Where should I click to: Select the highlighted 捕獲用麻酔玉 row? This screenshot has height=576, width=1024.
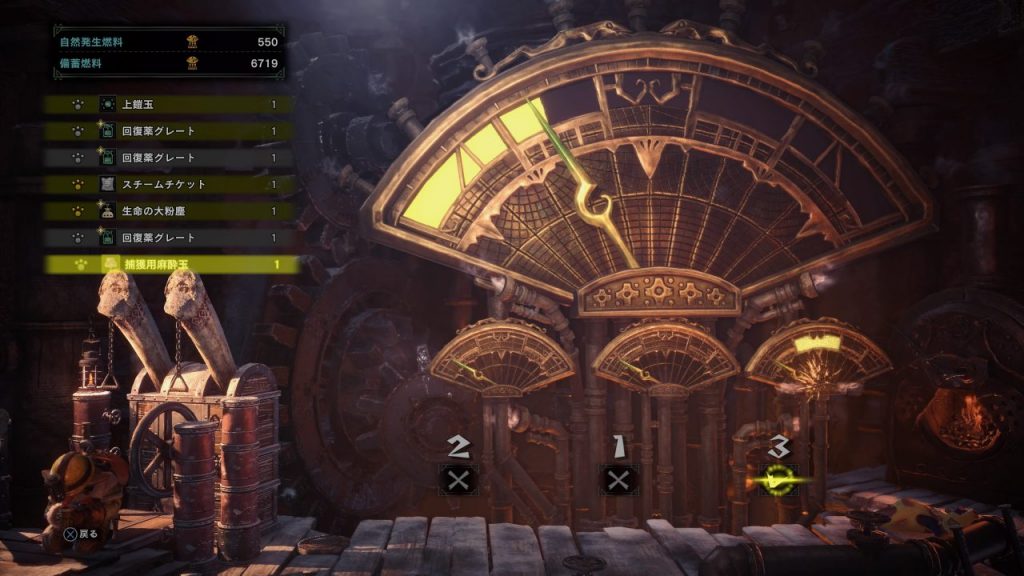(x=170, y=265)
